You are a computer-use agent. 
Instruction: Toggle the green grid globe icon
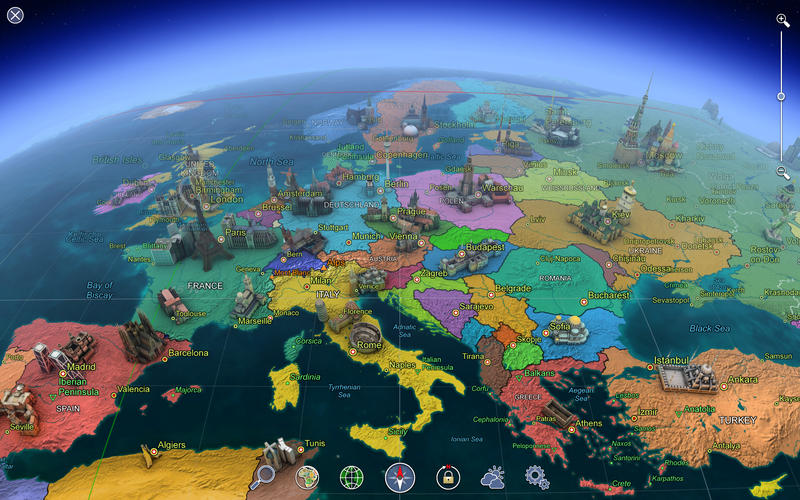tap(351, 478)
